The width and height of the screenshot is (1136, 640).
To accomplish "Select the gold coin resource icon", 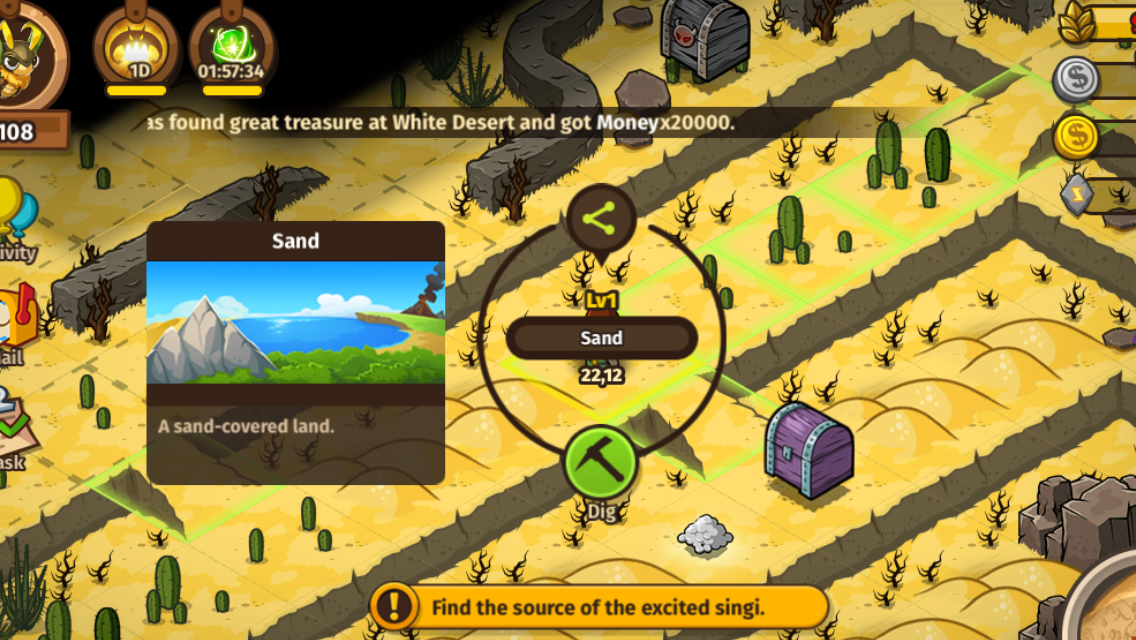I will [x=1077, y=138].
